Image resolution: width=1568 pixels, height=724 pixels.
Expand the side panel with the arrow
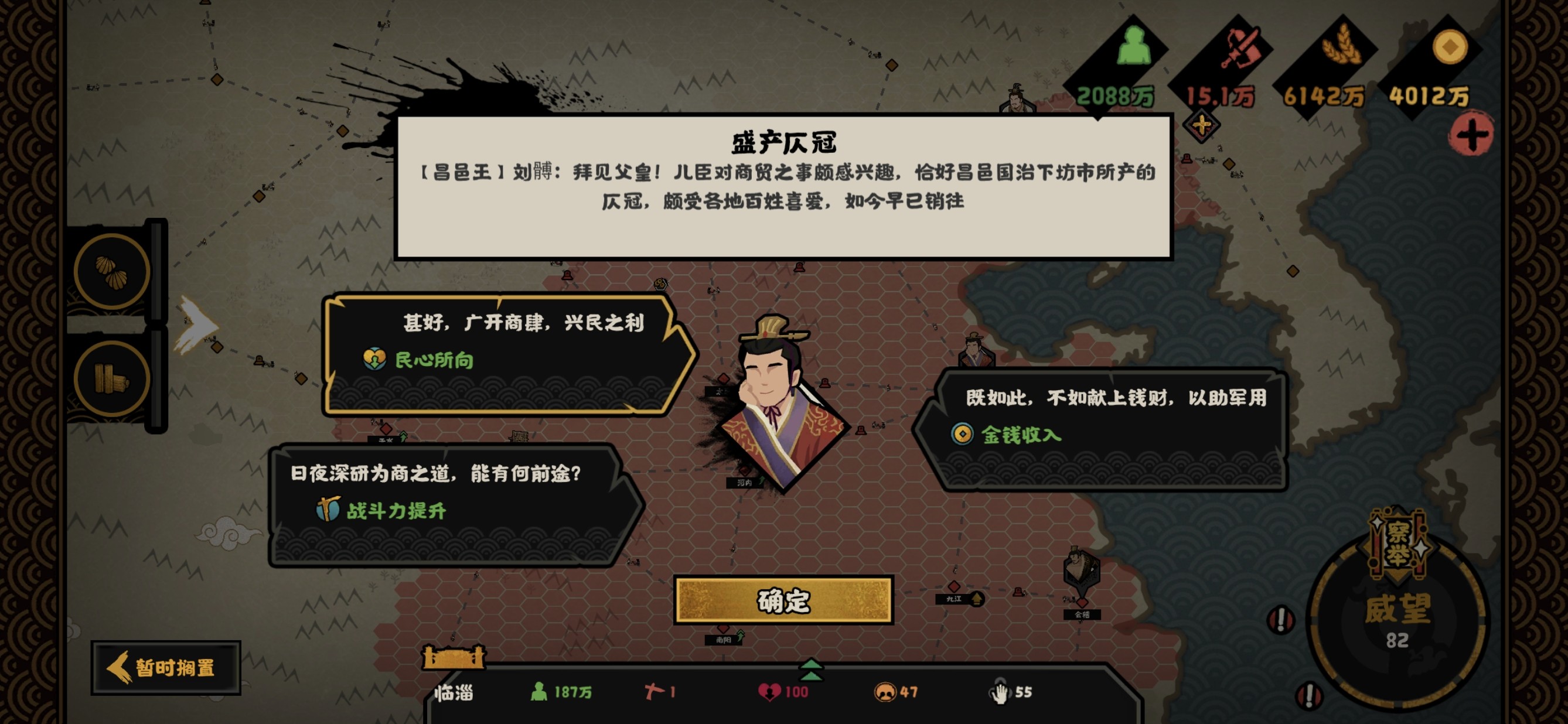click(x=196, y=325)
